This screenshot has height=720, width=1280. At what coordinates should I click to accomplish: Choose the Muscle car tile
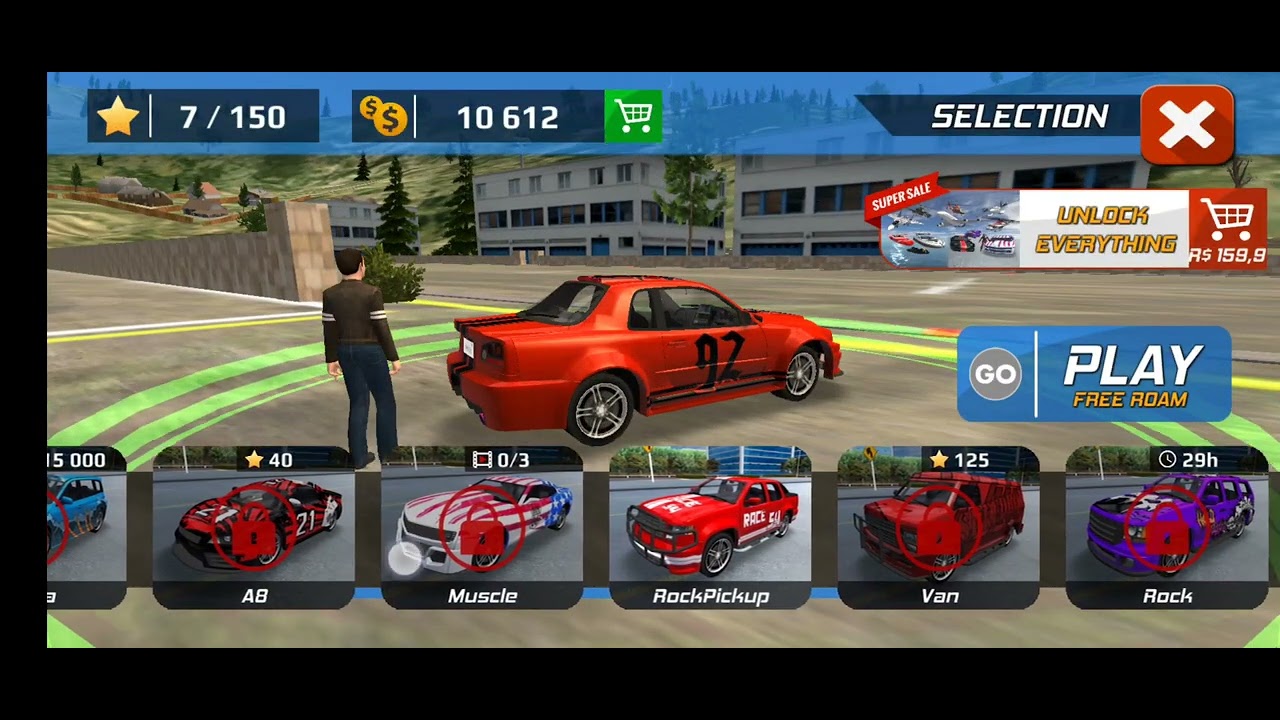click(482, 528)
